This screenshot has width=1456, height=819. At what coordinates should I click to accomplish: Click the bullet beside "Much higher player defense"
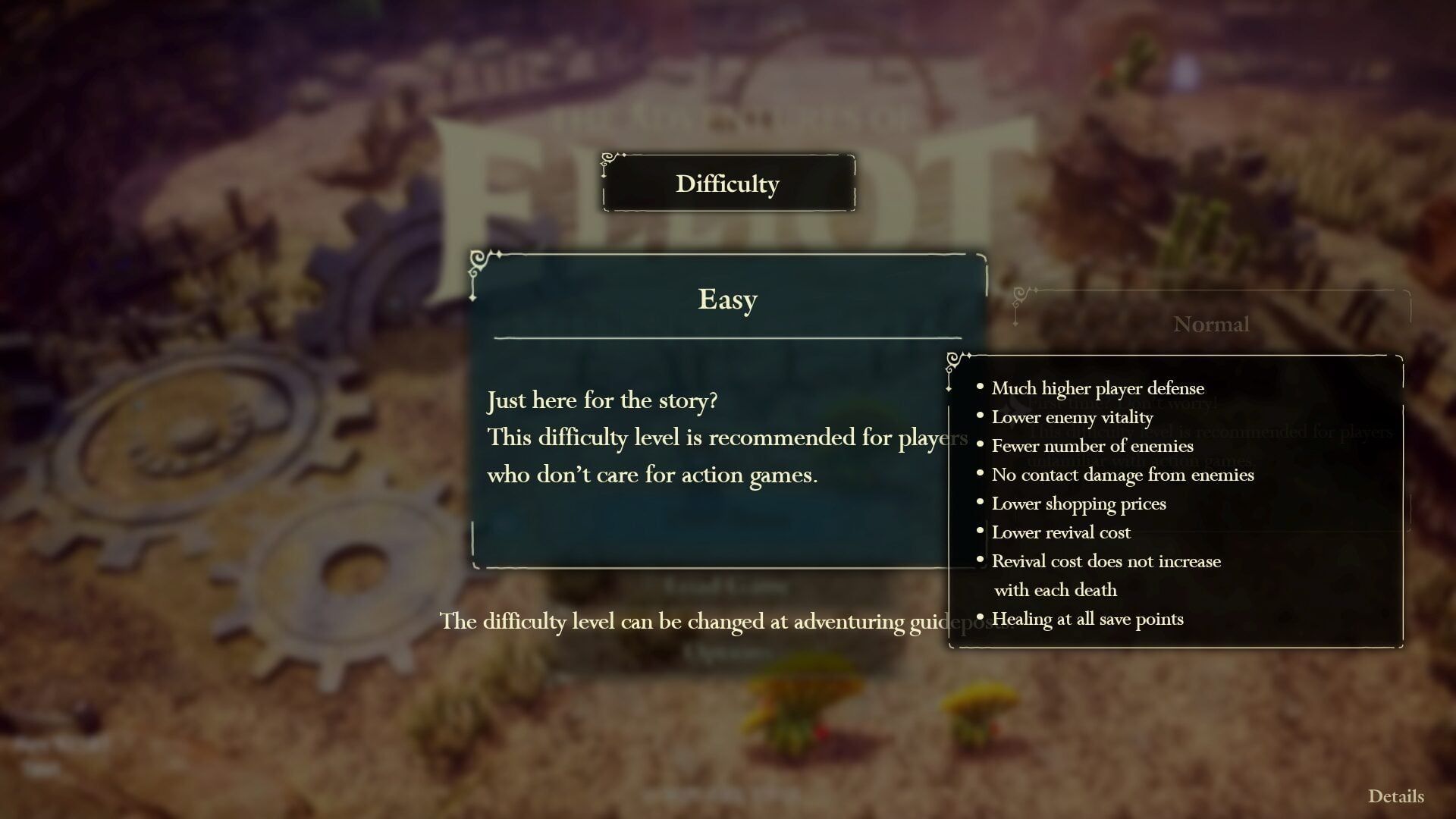point(981,387)
